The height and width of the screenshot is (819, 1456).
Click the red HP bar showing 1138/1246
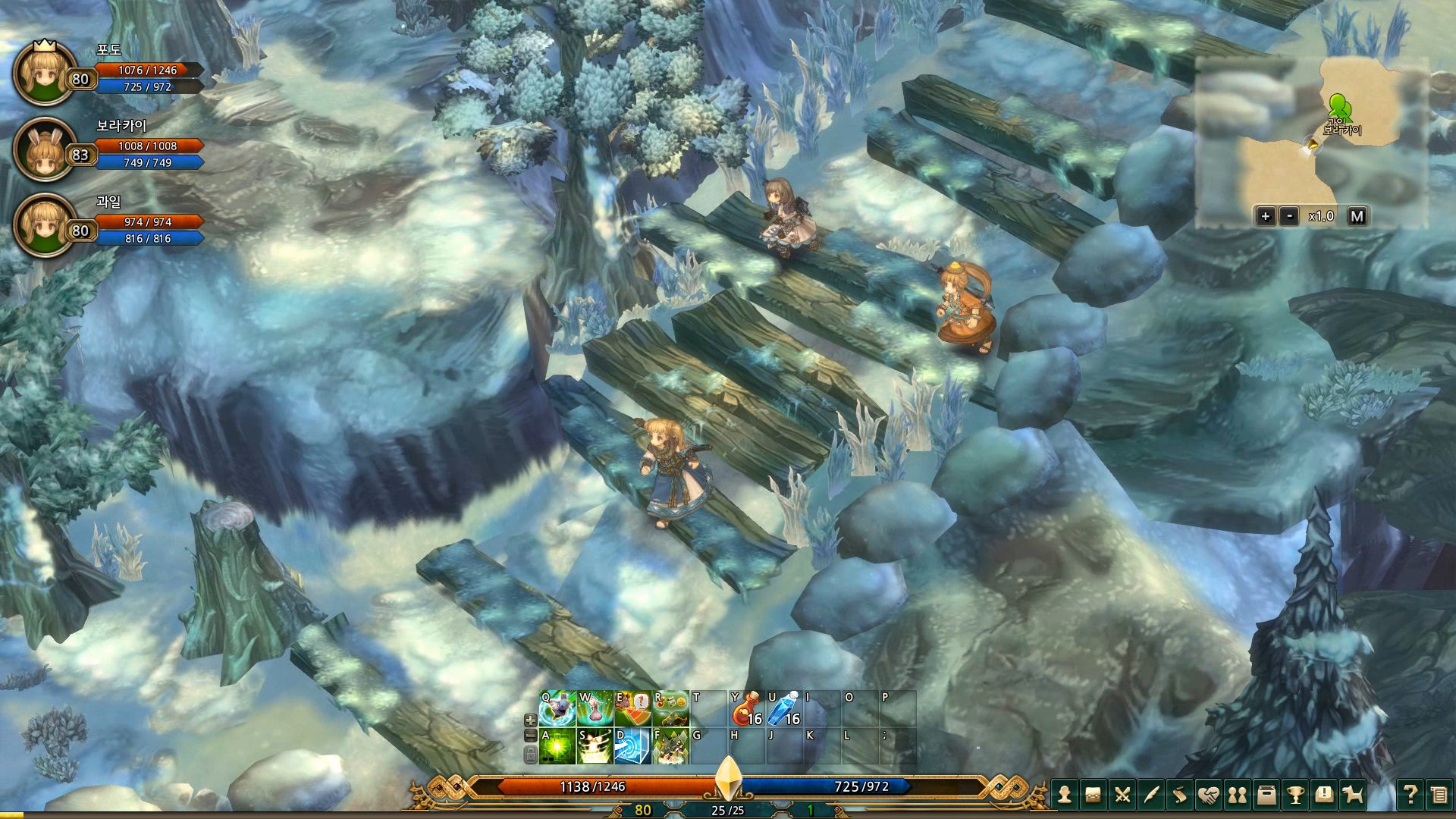(591, 787)
